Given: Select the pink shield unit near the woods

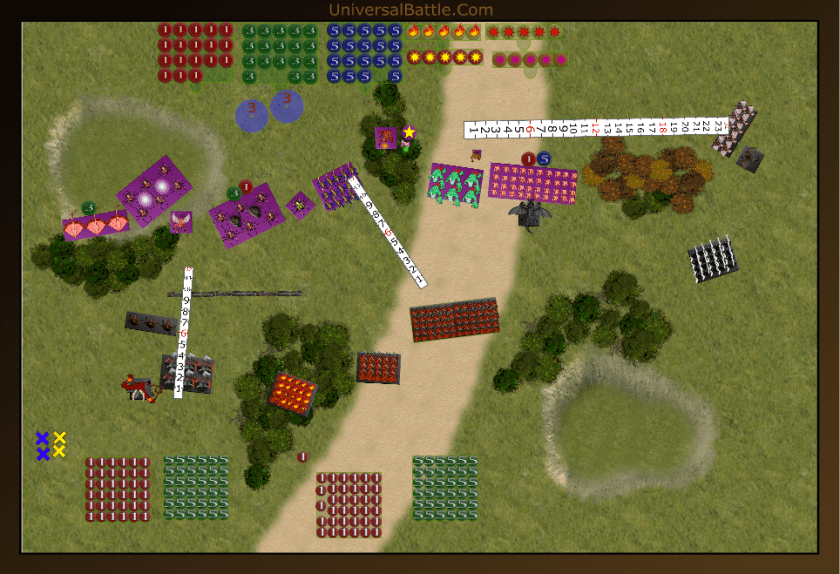Looking at the screenshot, I should [x=95, y=227].
